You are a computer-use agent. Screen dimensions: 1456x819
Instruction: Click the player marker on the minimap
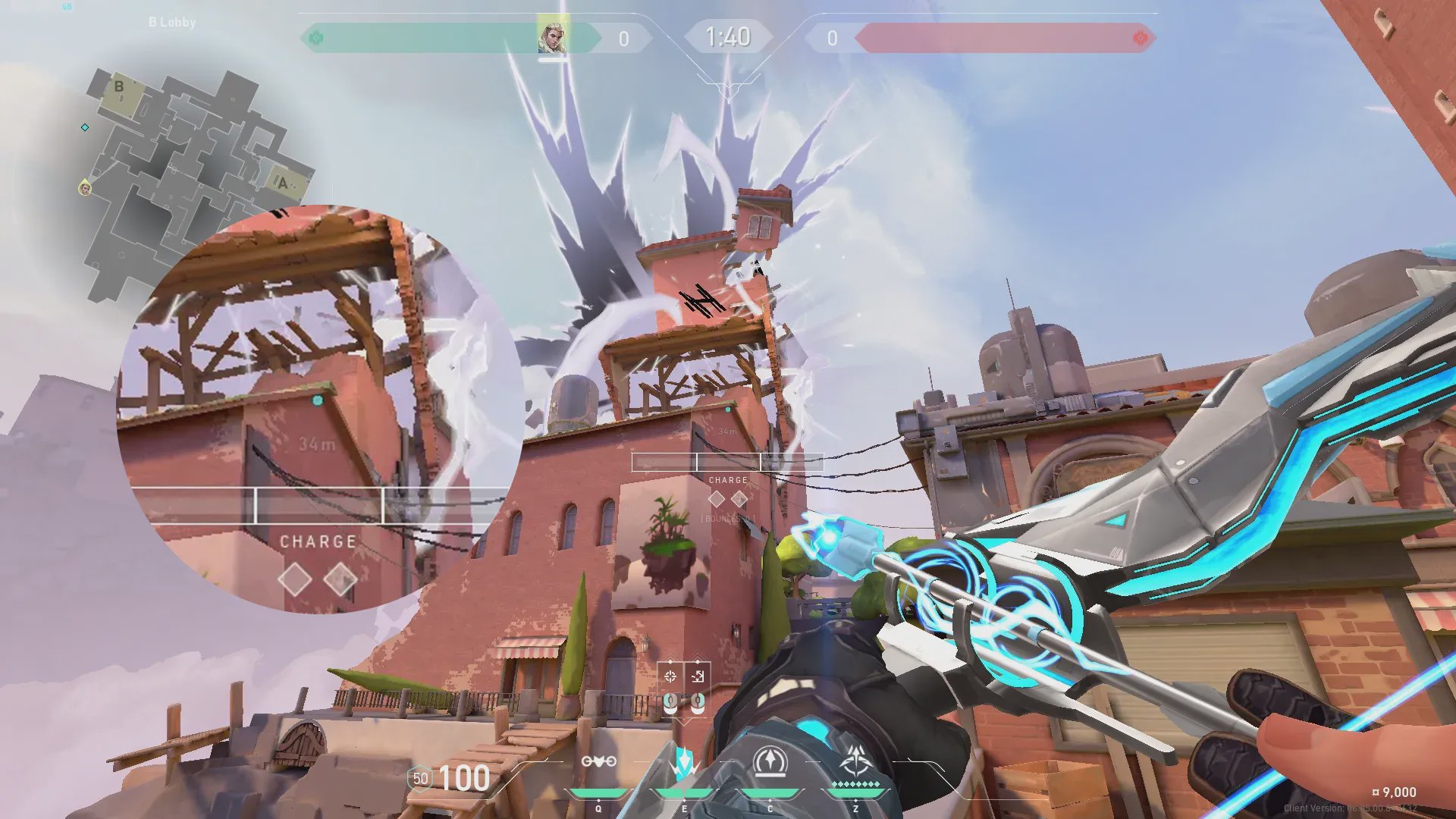85,187
